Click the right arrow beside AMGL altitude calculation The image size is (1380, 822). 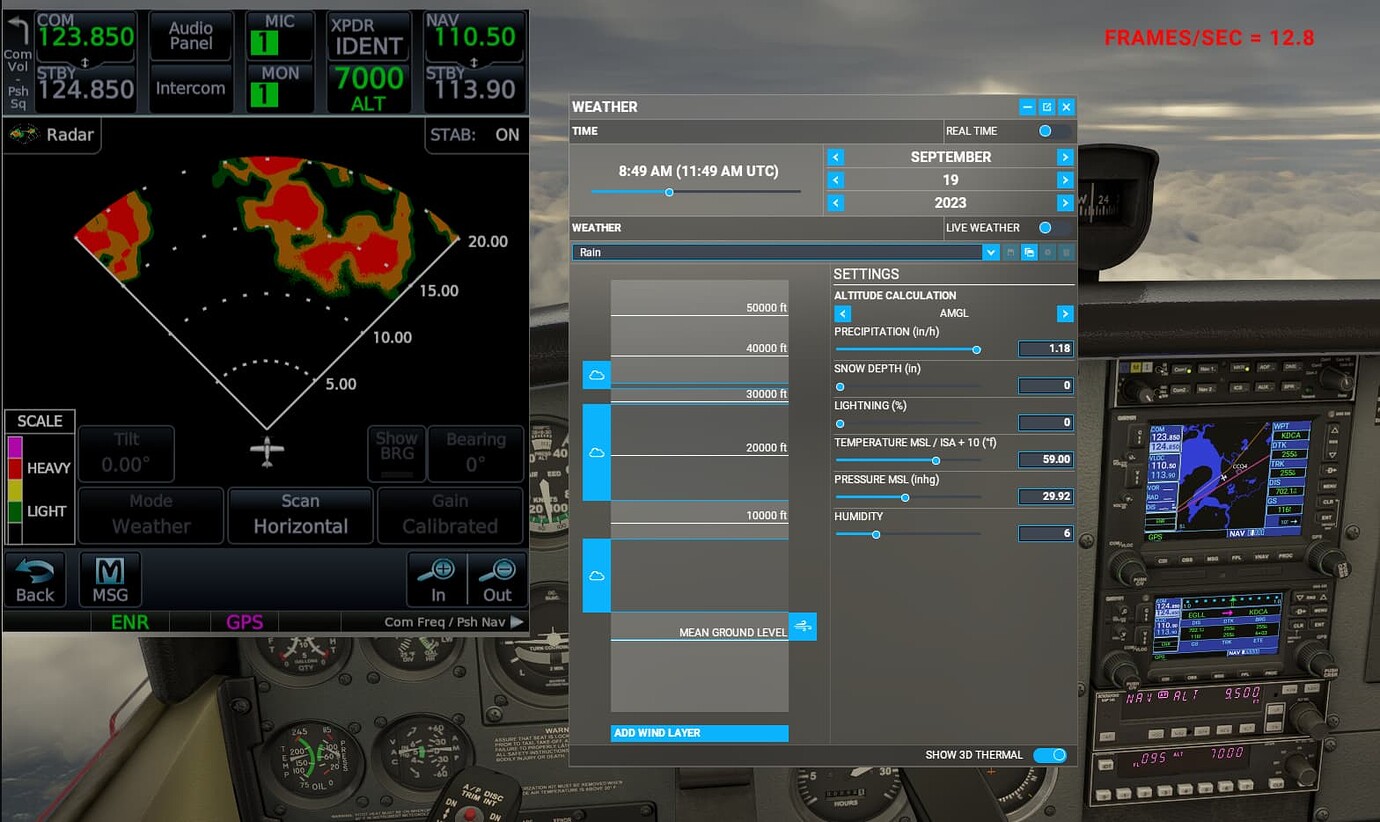[1064, 313]
